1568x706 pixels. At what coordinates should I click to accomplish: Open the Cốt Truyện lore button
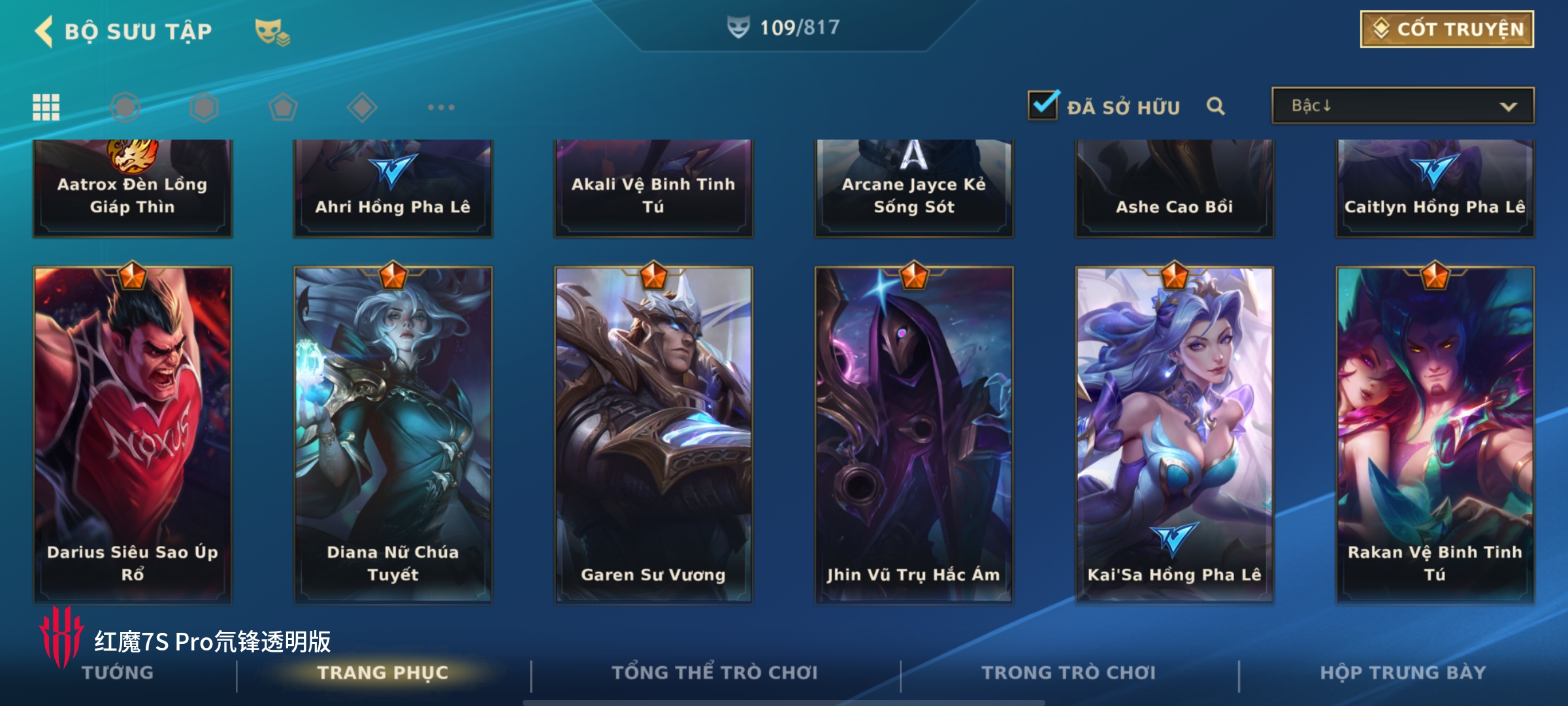[x=1446, y=29]
